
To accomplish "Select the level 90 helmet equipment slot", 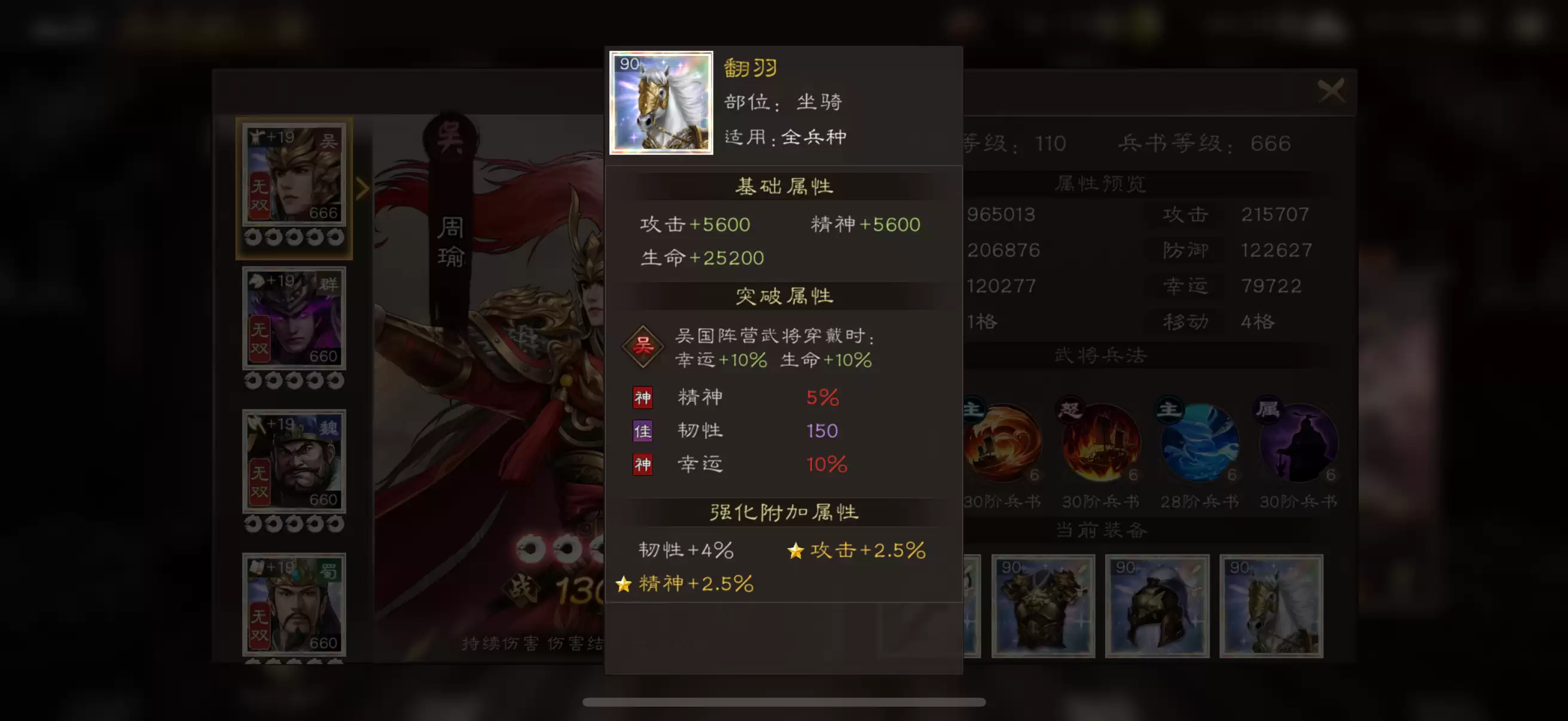I will (1157, 606).
